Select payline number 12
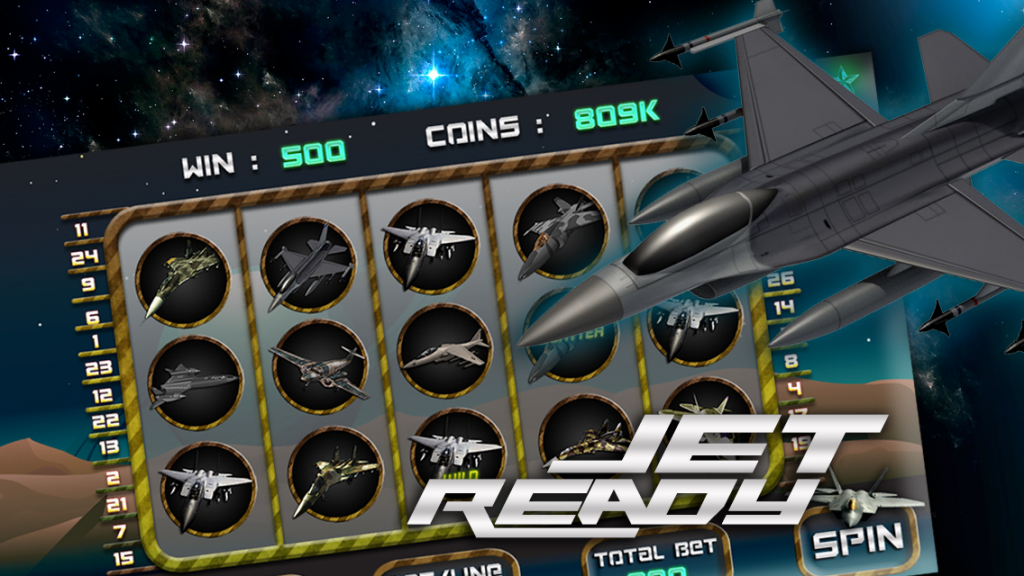Screen dimensions: 1024x576 click(x=102, y=396)
